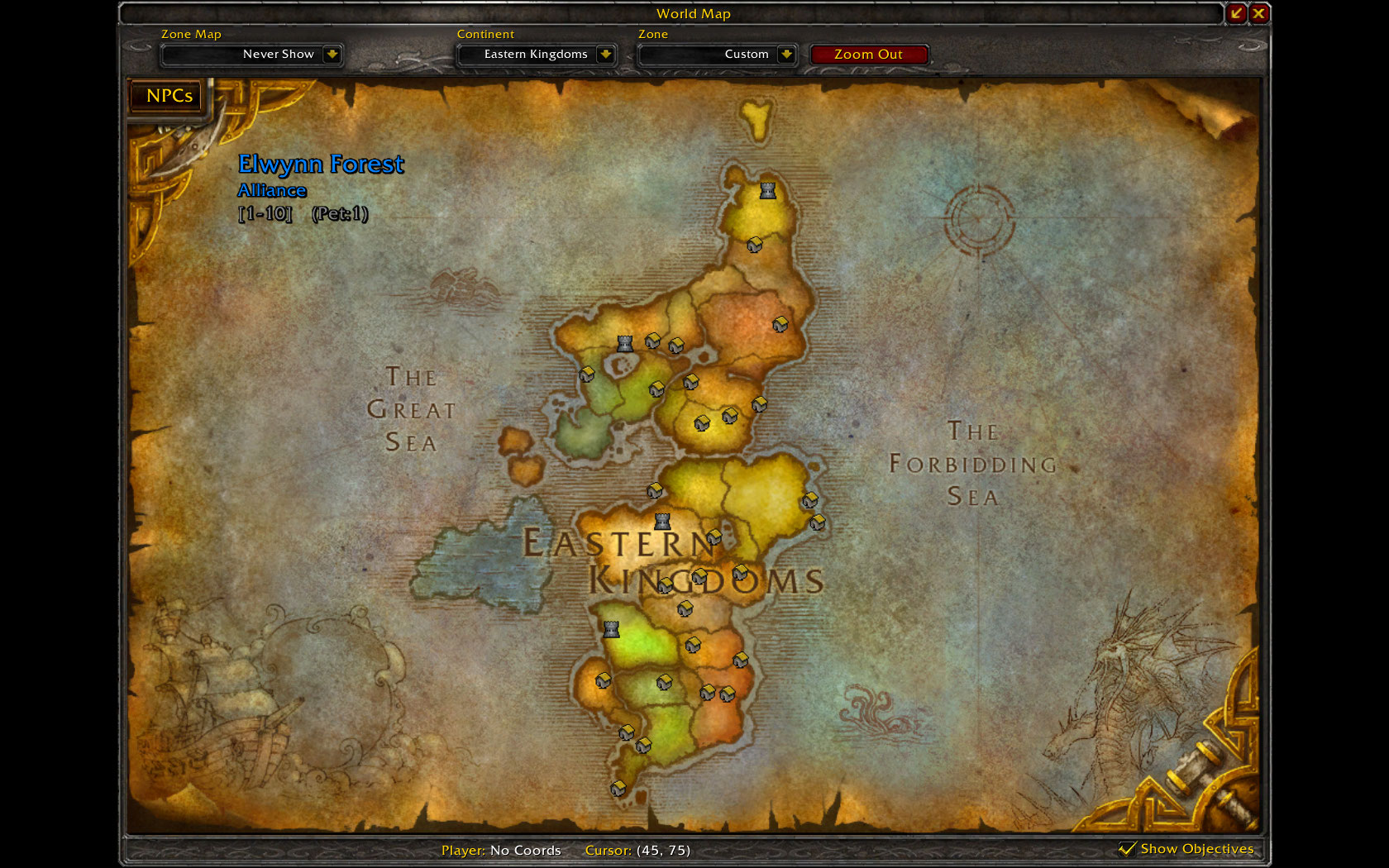Close the World Map window
This screenshot has height=868, width=1389.
coord(1258,13)
